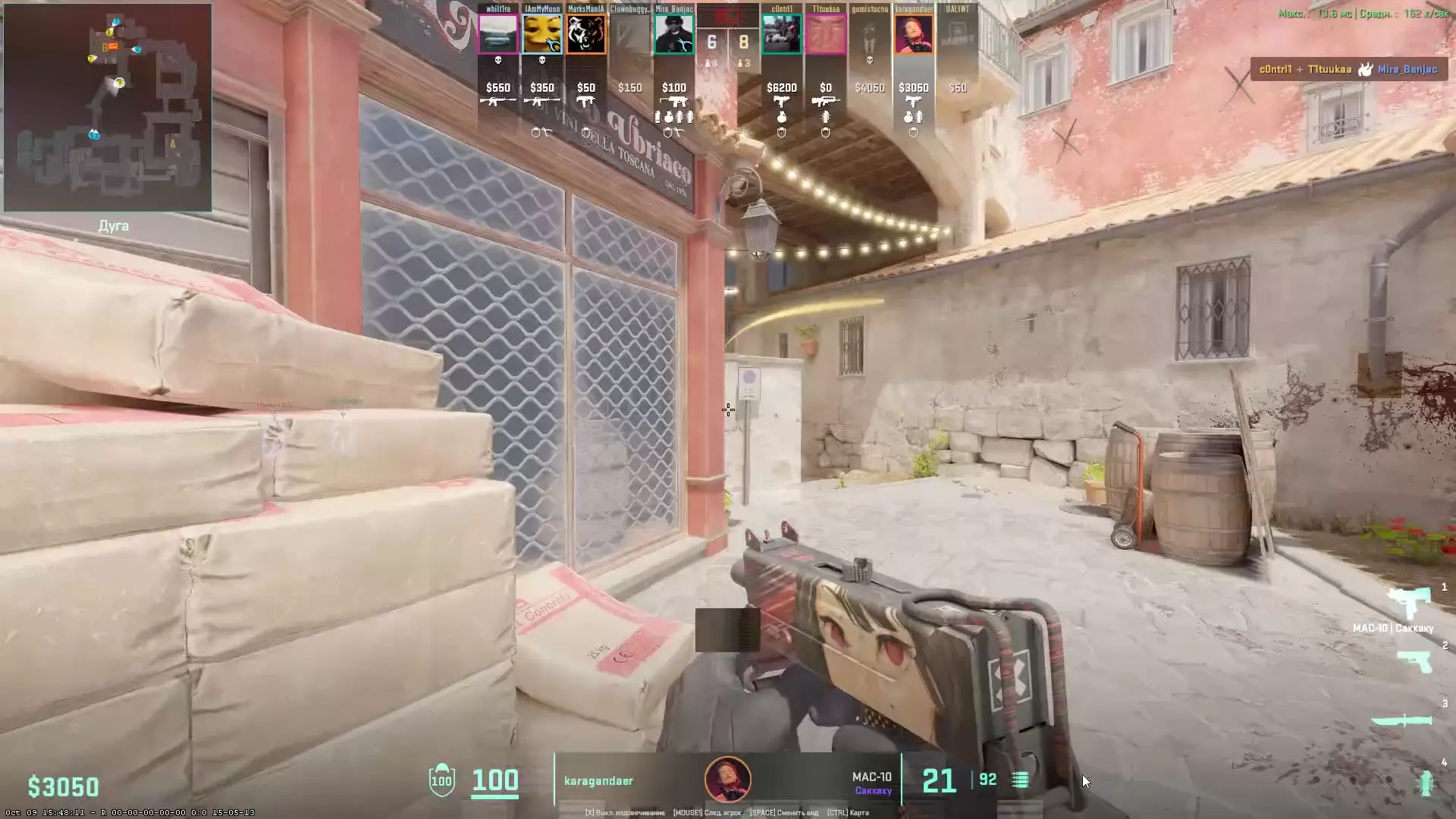Click the rifle icon under IAmMyMoon
1456x819 pixels.
tap(542, 100)
